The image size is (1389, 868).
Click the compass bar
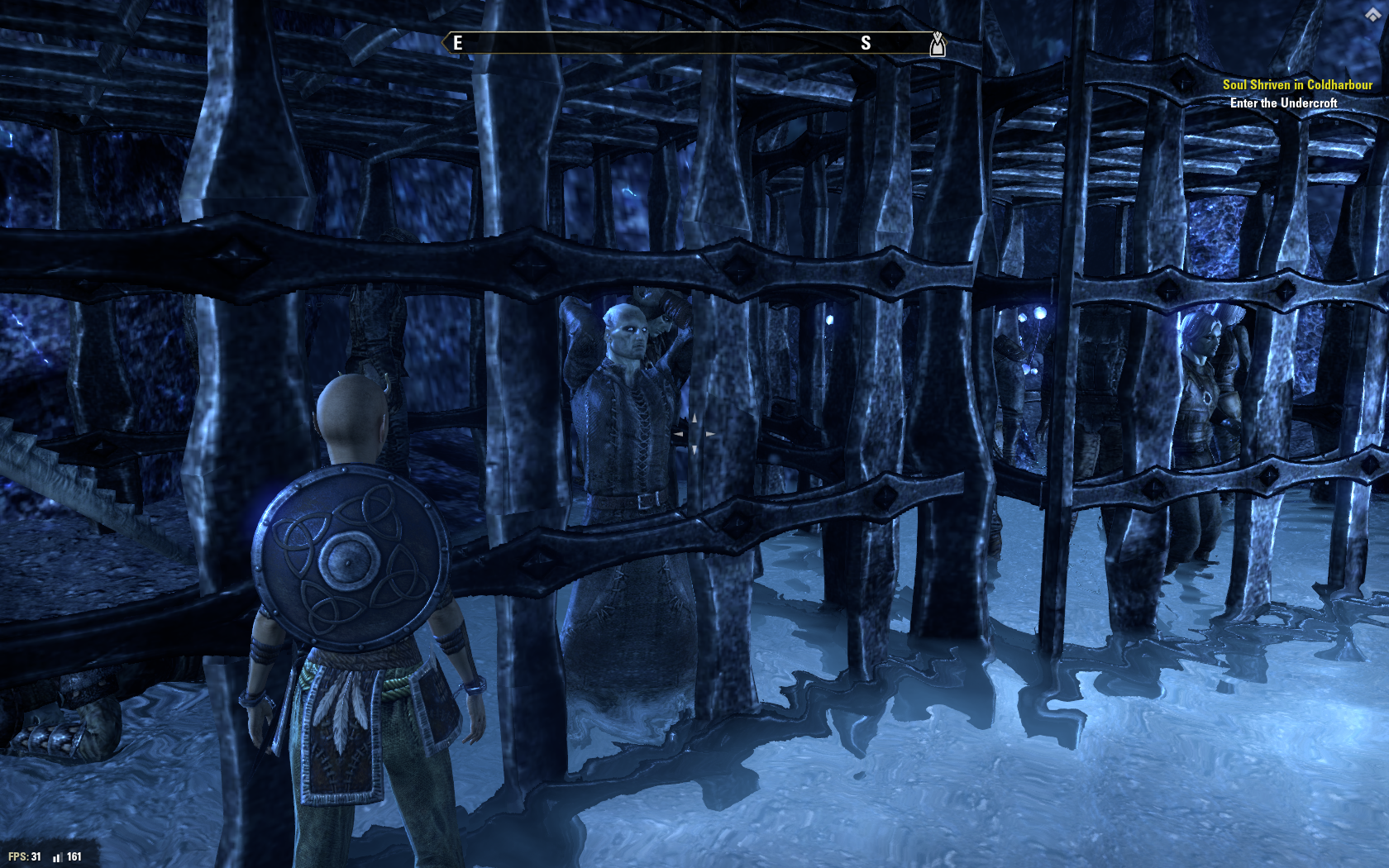tap(694, 43)
